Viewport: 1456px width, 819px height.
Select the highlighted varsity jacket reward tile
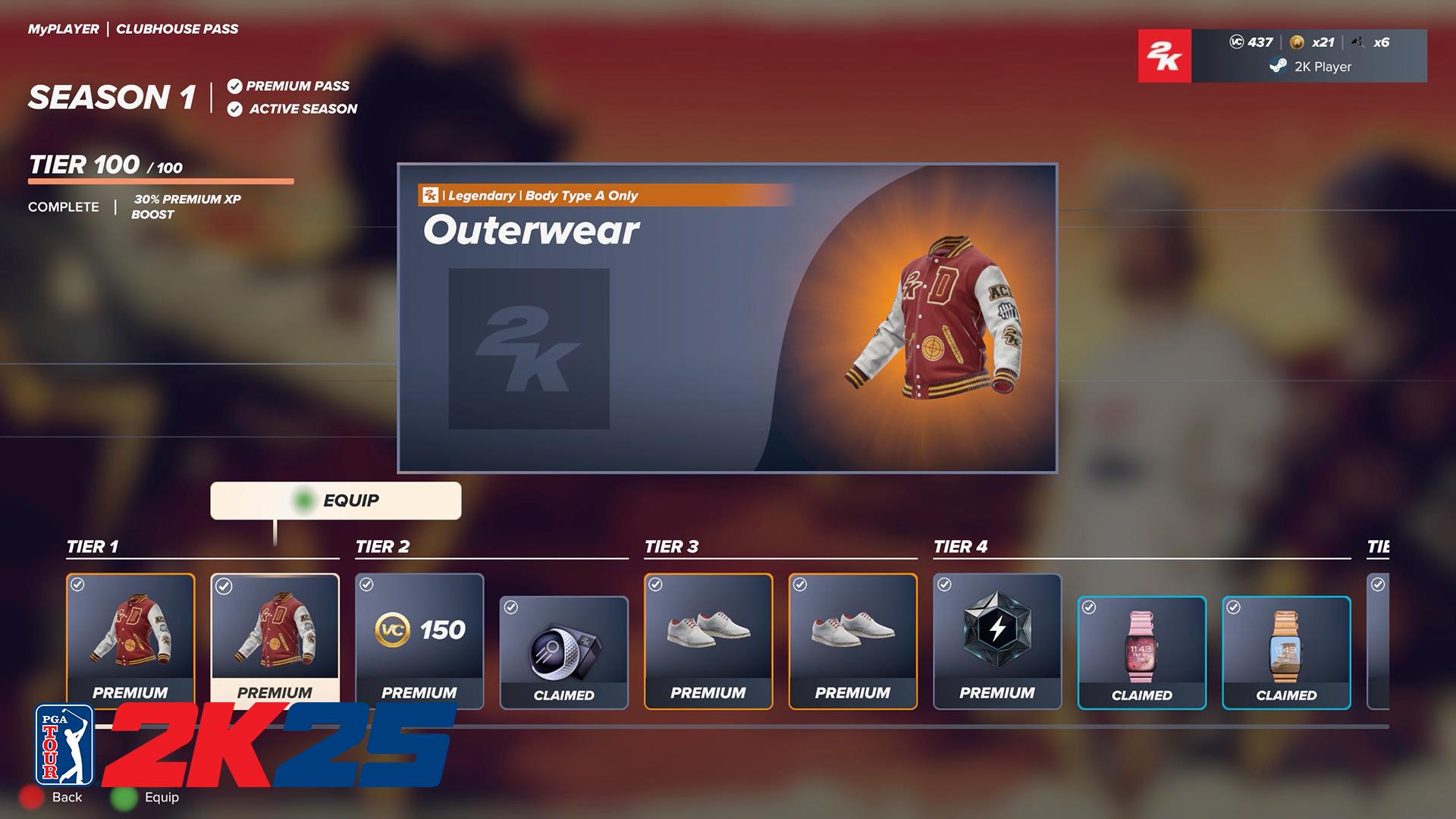(x=275, y=639)
